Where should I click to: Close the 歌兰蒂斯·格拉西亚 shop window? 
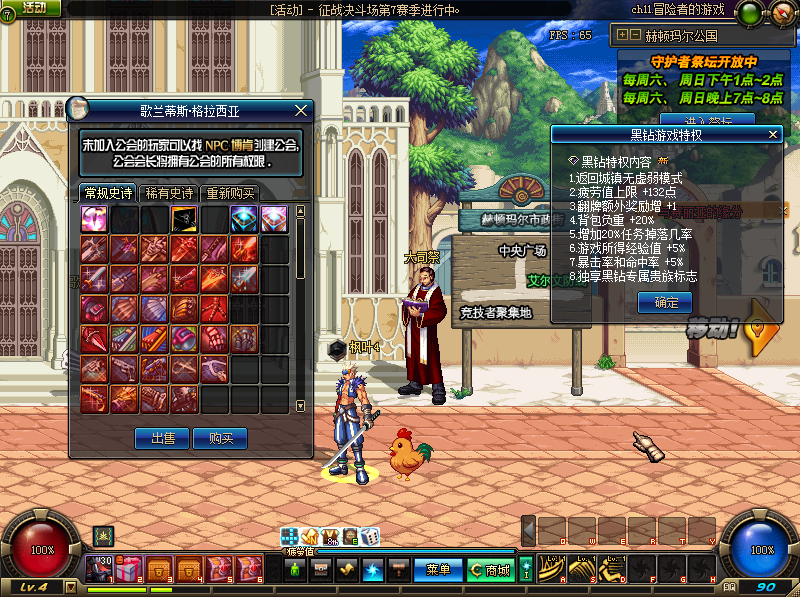(301, 110)
